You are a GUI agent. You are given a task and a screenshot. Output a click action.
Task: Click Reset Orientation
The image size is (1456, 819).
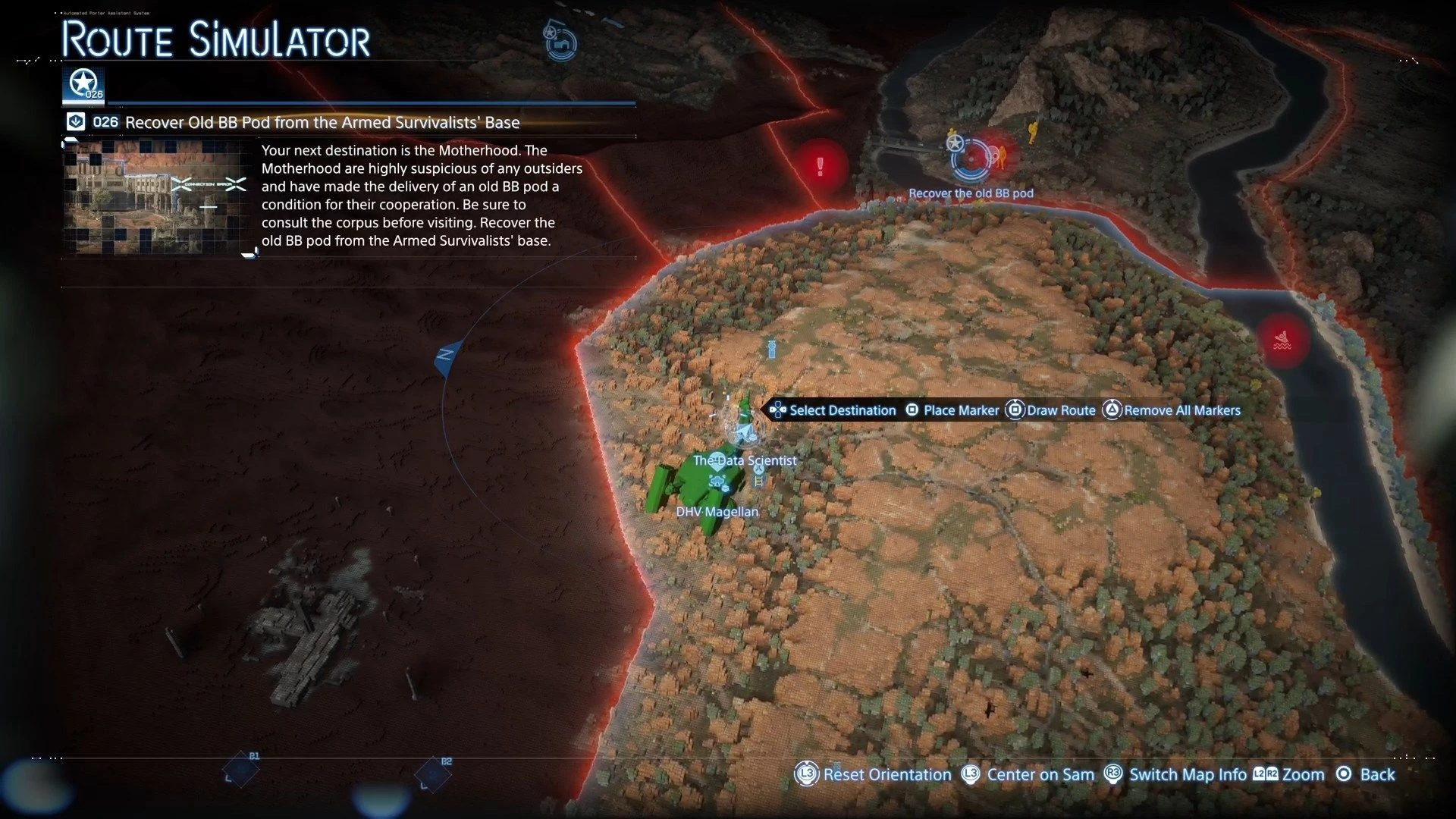[x=874, y=774]
